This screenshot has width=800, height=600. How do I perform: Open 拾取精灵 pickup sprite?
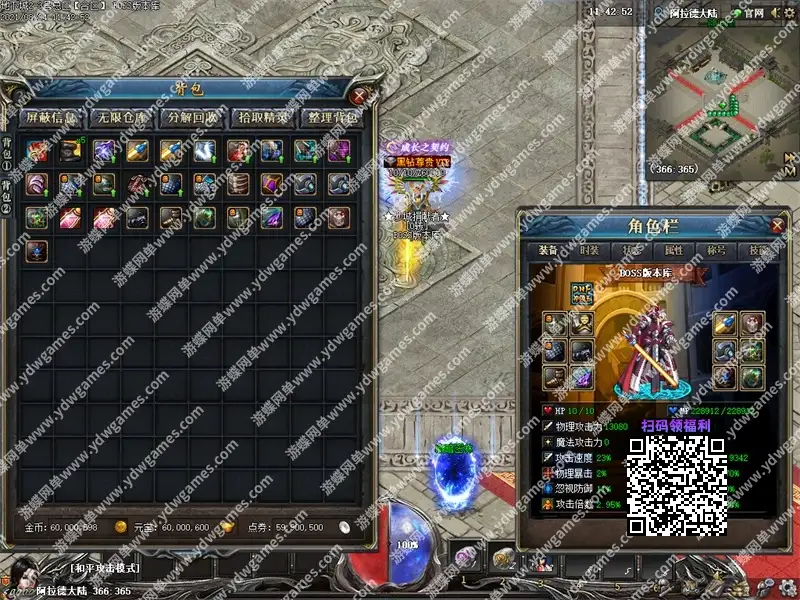point(263,117)
